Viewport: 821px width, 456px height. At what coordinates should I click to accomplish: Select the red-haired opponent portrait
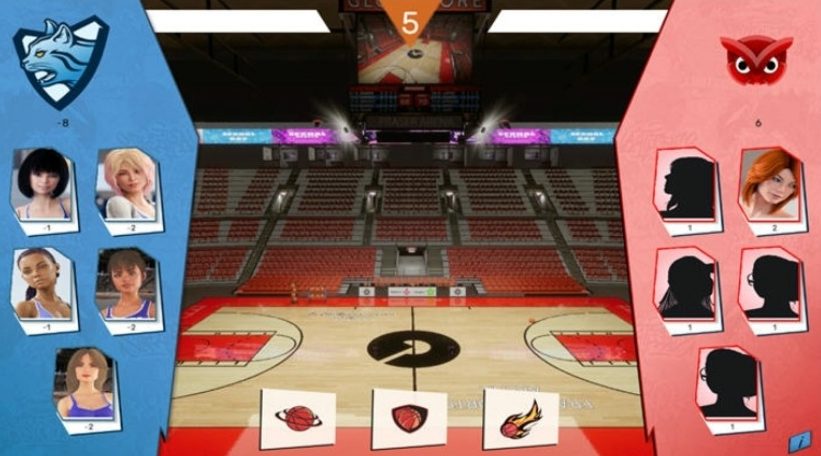coord(770,186)
